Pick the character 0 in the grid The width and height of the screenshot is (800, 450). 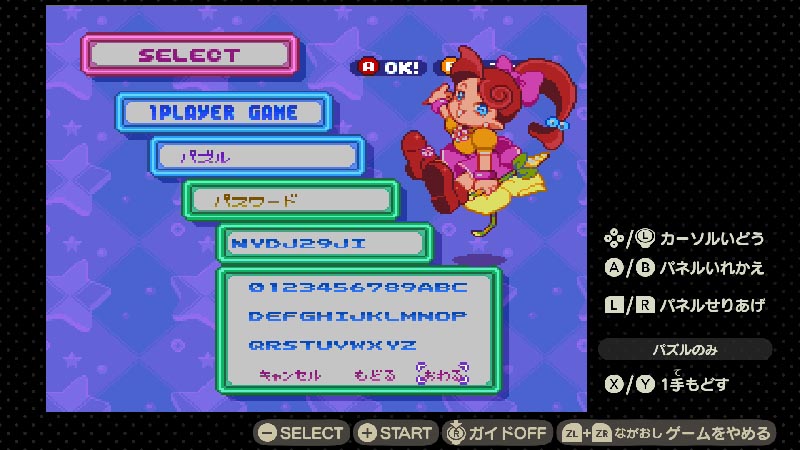[x=255, y=288]
